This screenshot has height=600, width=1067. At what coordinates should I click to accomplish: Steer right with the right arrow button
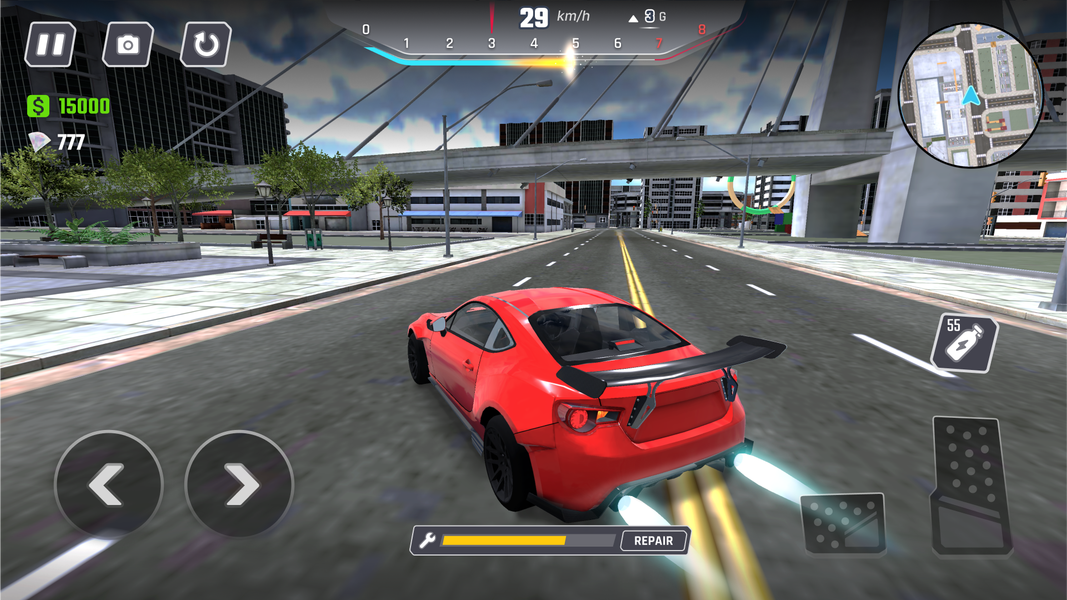pos(240,485)
